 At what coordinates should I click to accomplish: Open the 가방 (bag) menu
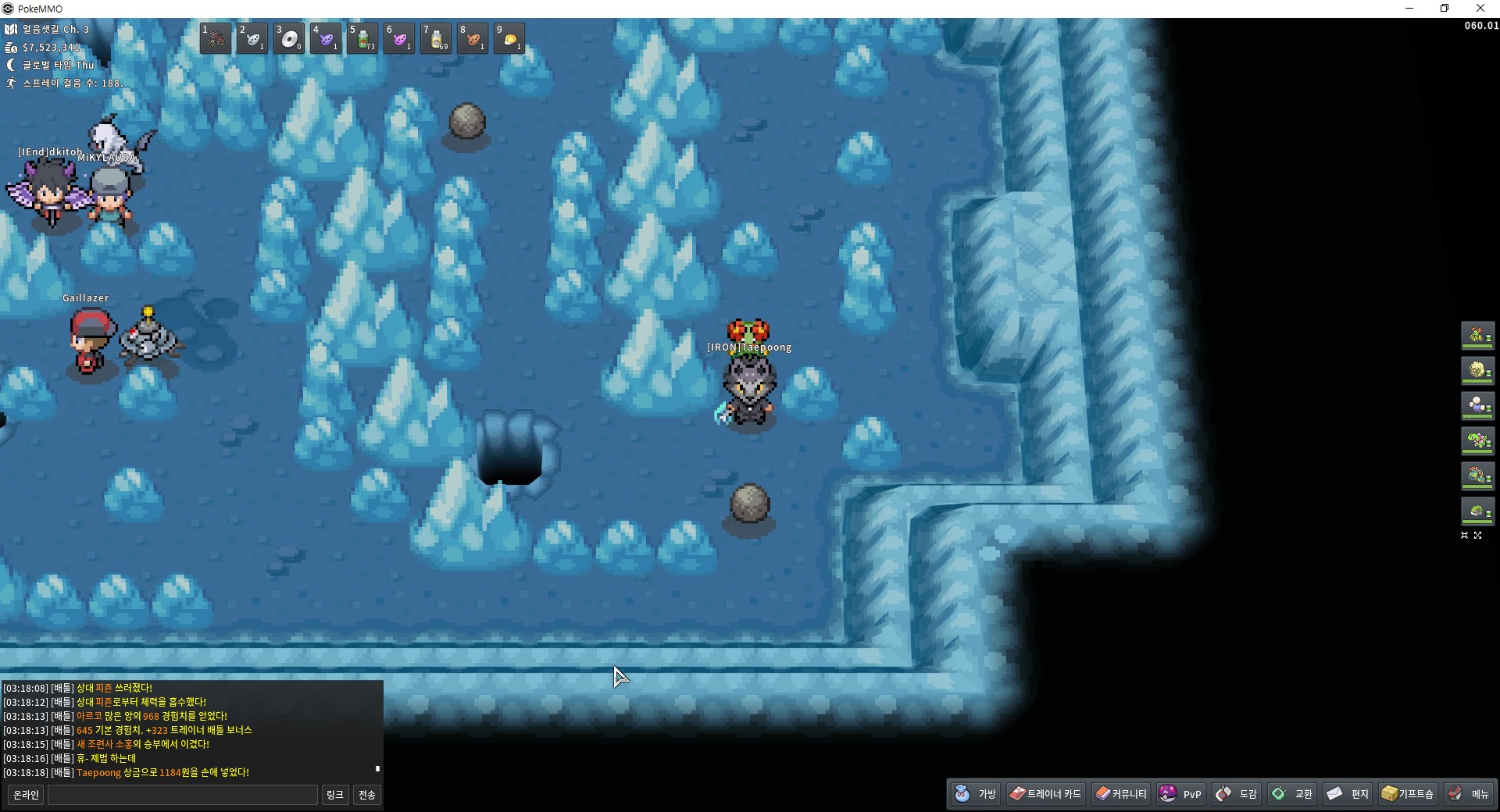coord(976,794)
